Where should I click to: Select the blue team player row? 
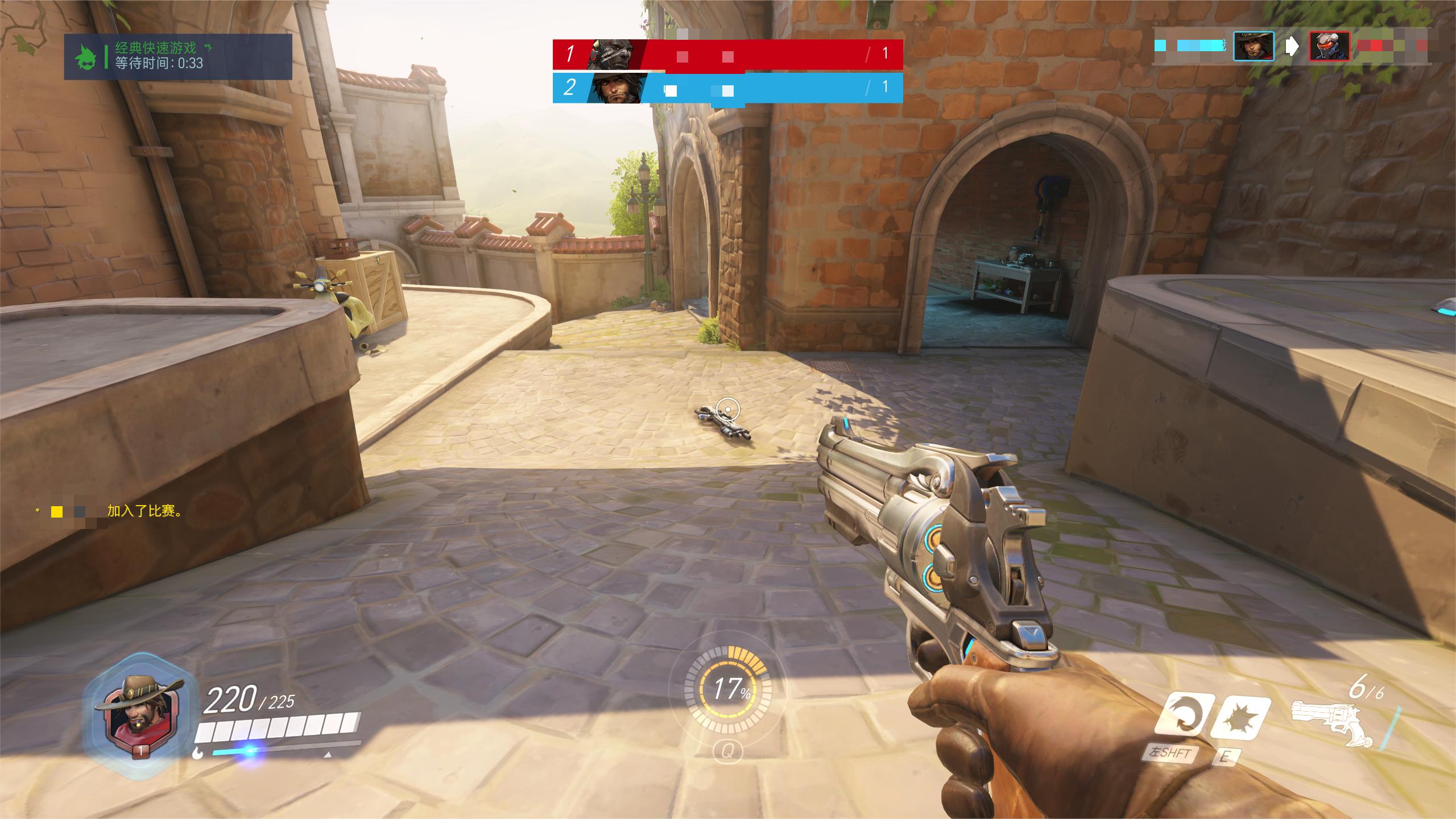[727, 88]
